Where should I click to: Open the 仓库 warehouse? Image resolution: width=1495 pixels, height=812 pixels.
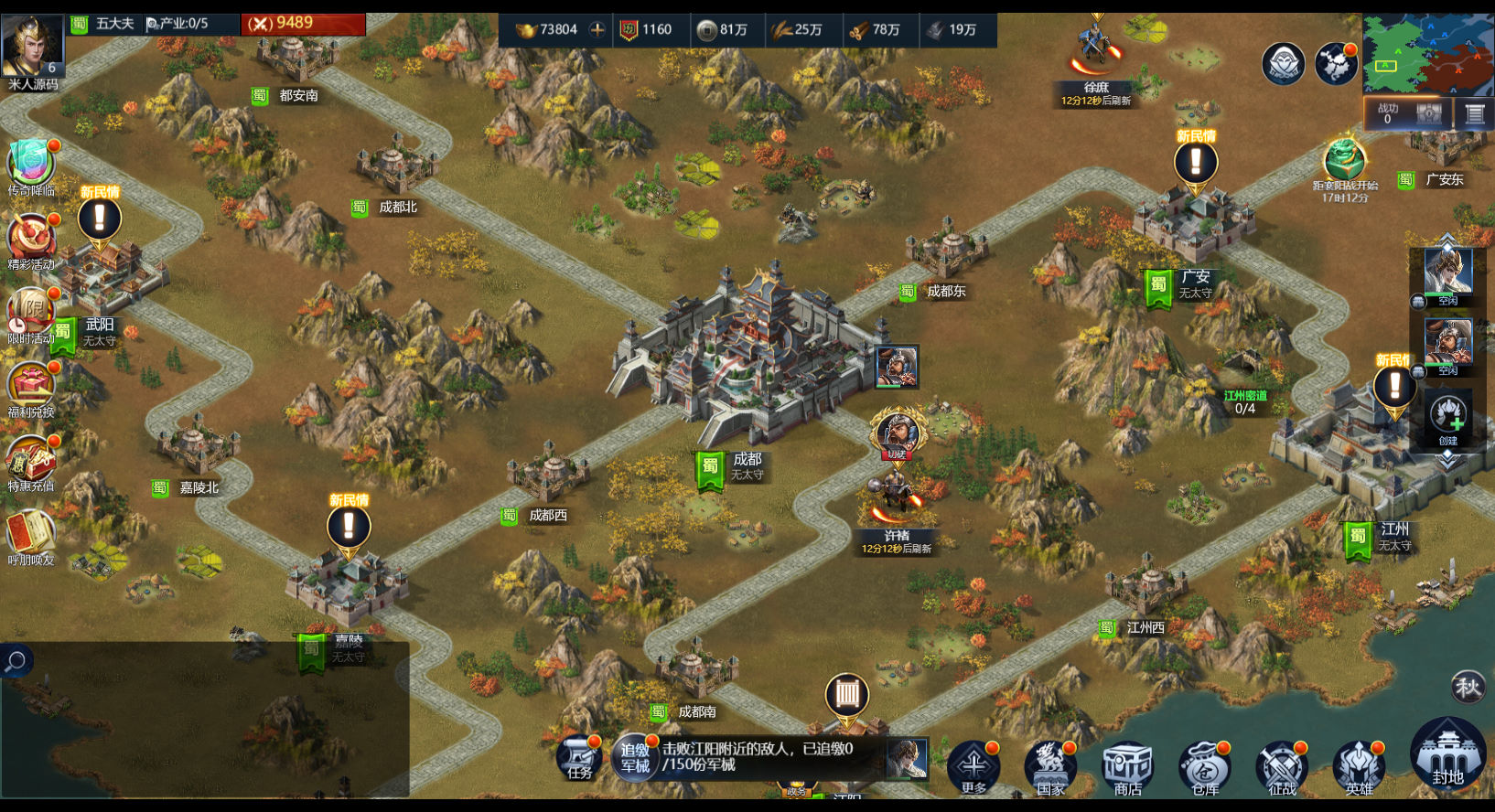click(x=1204, y=766)
